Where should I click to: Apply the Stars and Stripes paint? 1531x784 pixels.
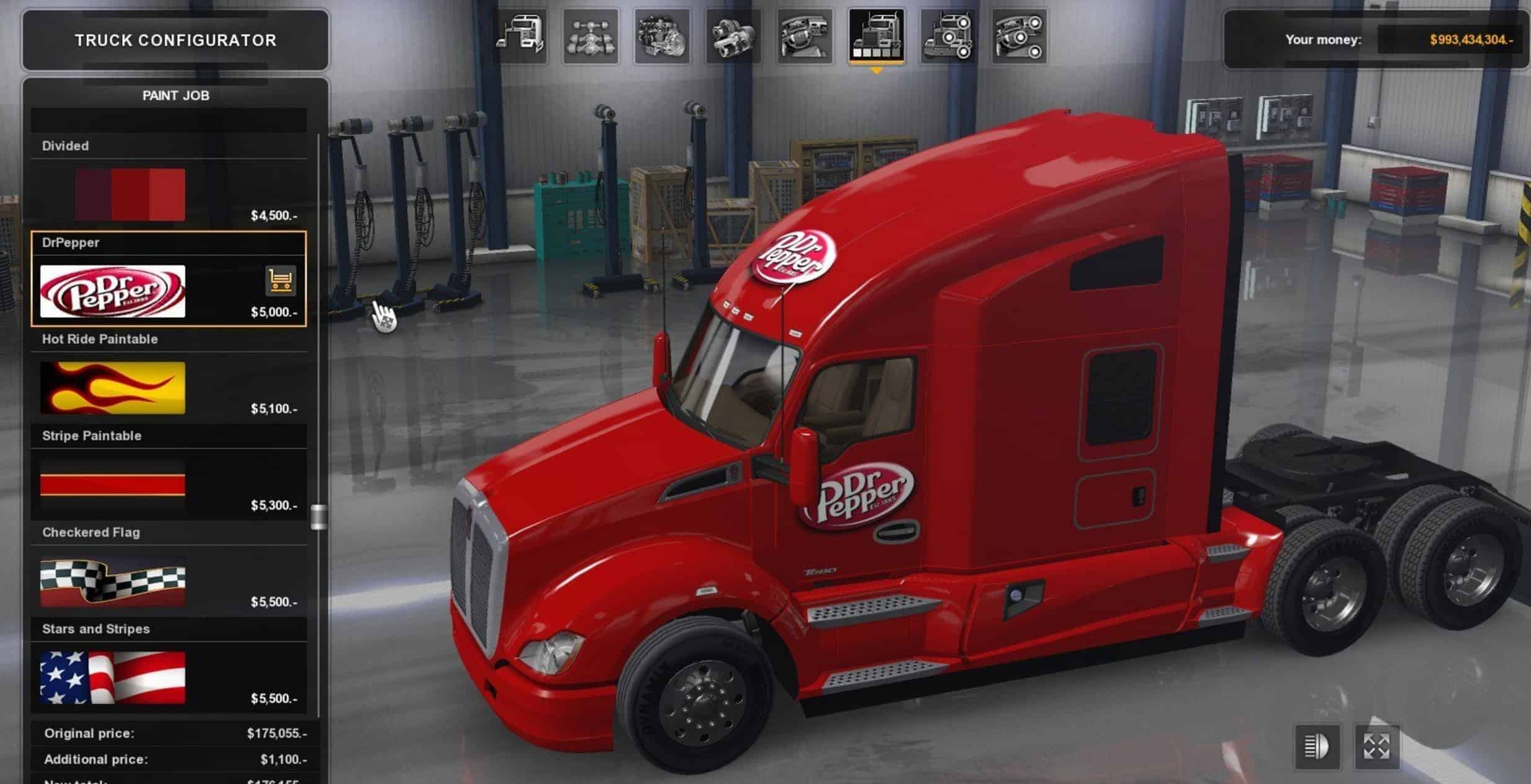coord(113,677)
